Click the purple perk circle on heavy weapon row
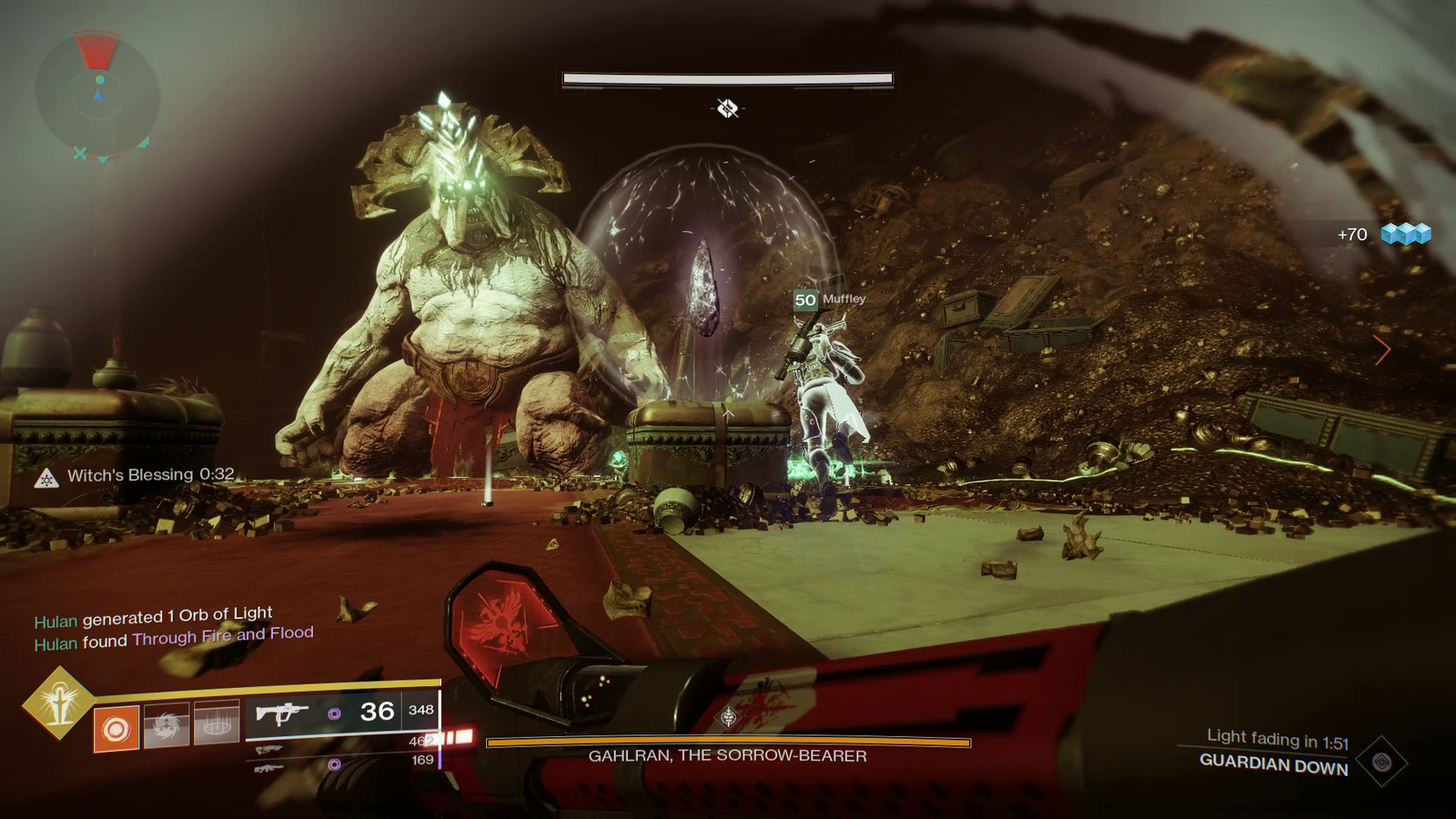This screenshot has height=819, width=1456. [x=336, y=763]
